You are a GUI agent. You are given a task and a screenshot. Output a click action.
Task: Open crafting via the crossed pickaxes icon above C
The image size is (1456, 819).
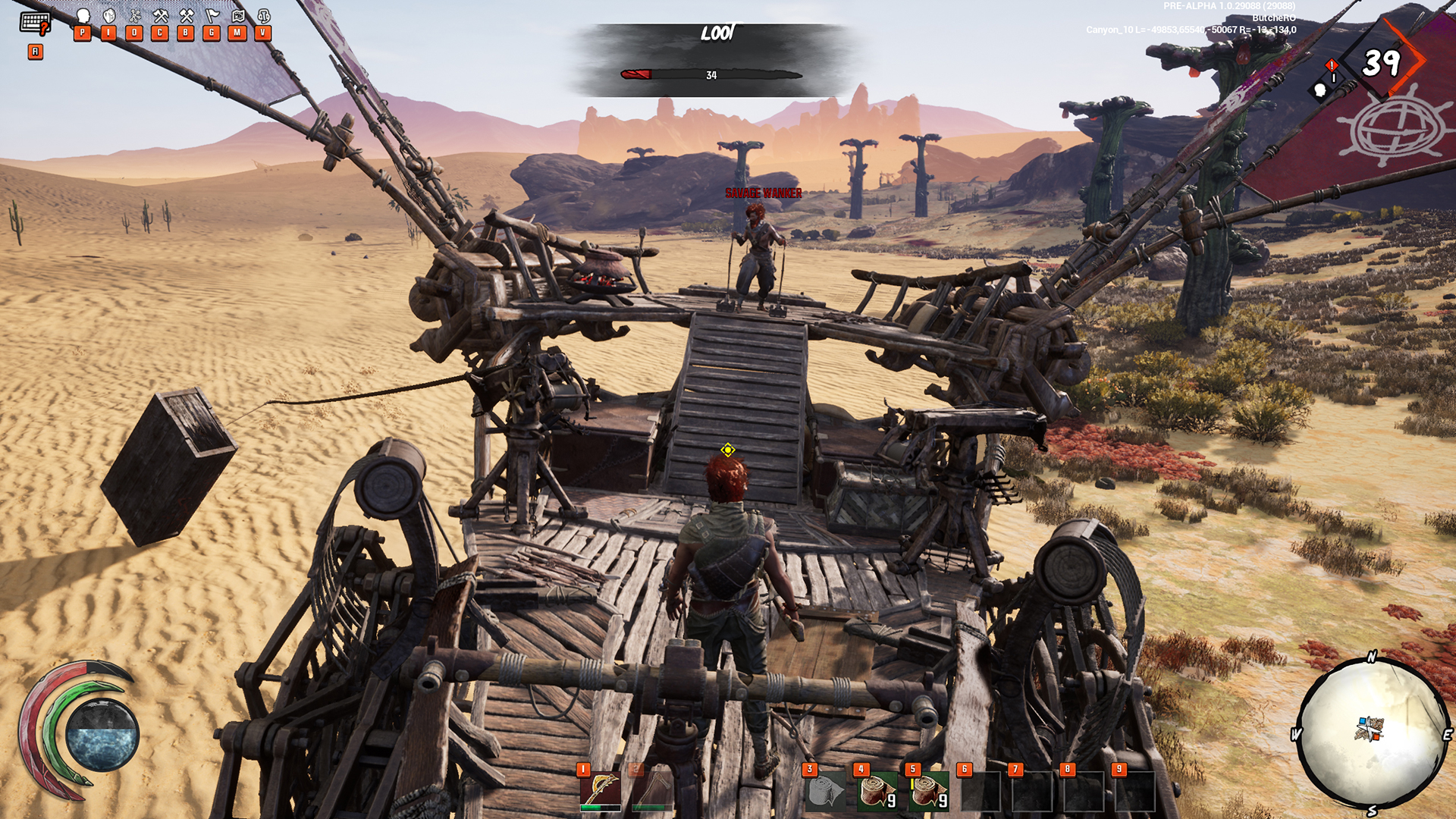(x=160, y=16)
